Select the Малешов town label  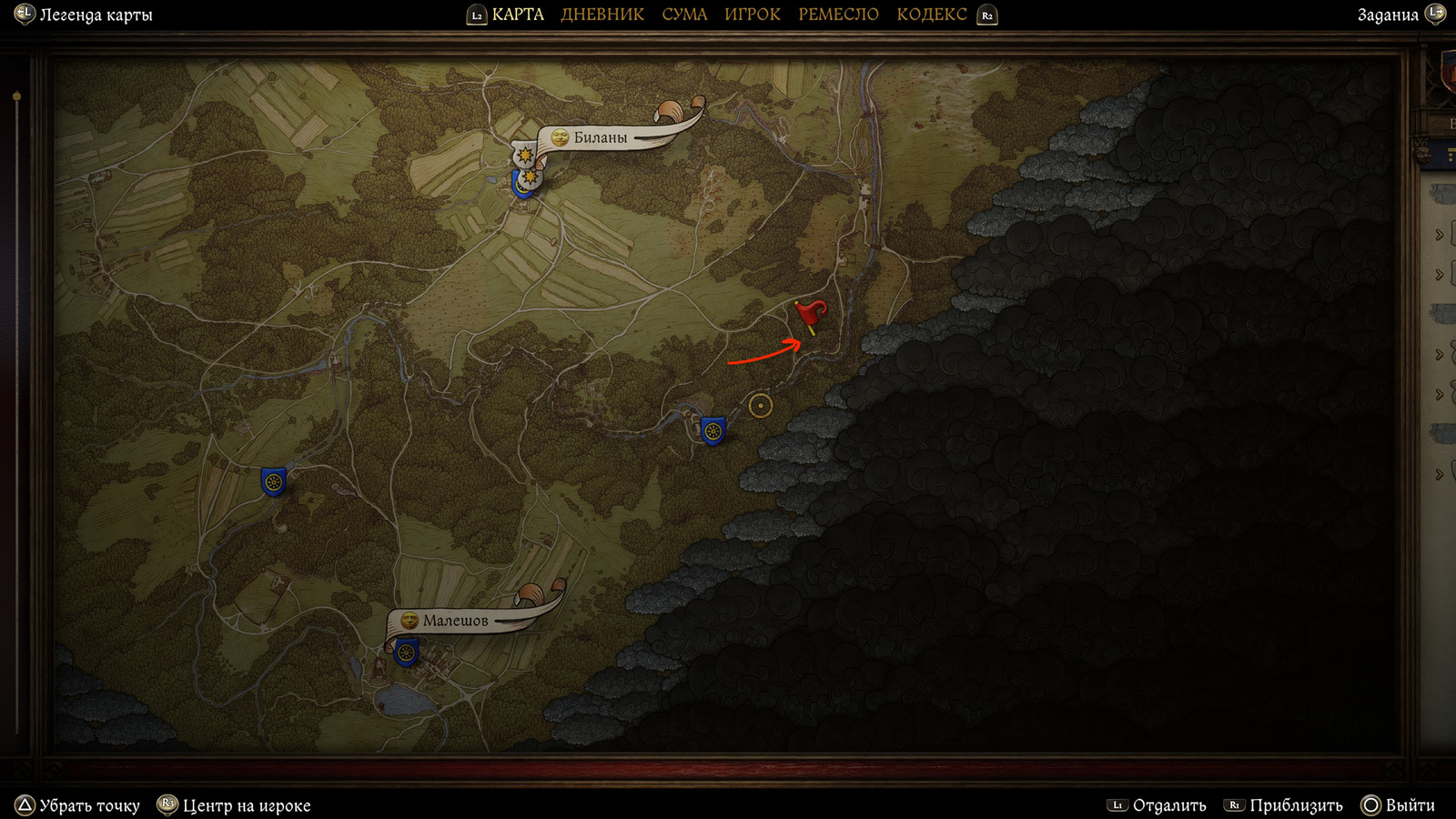(x=455, y=621)
